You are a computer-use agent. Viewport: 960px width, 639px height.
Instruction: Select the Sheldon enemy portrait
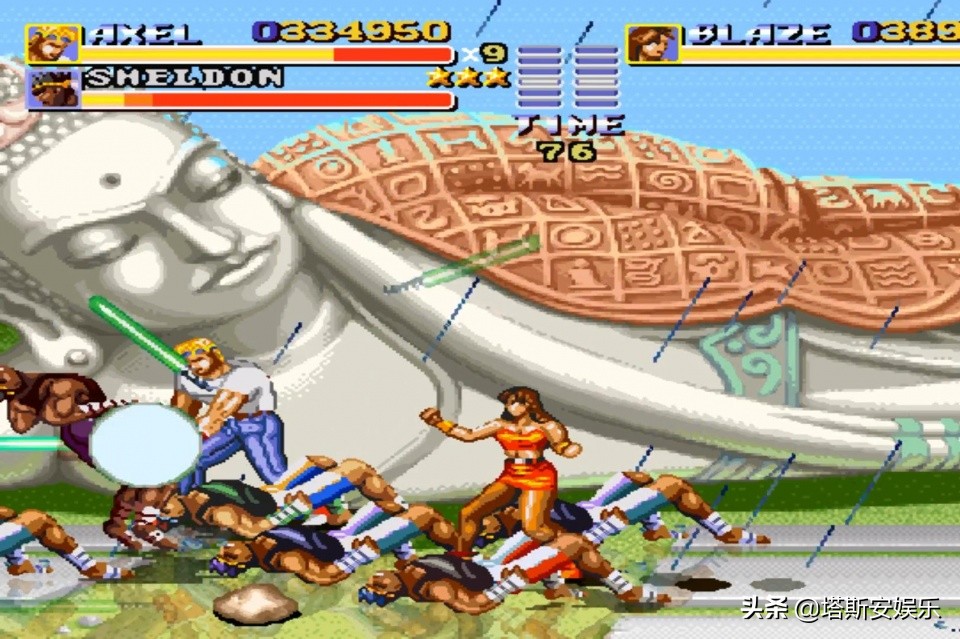(53, 88)
